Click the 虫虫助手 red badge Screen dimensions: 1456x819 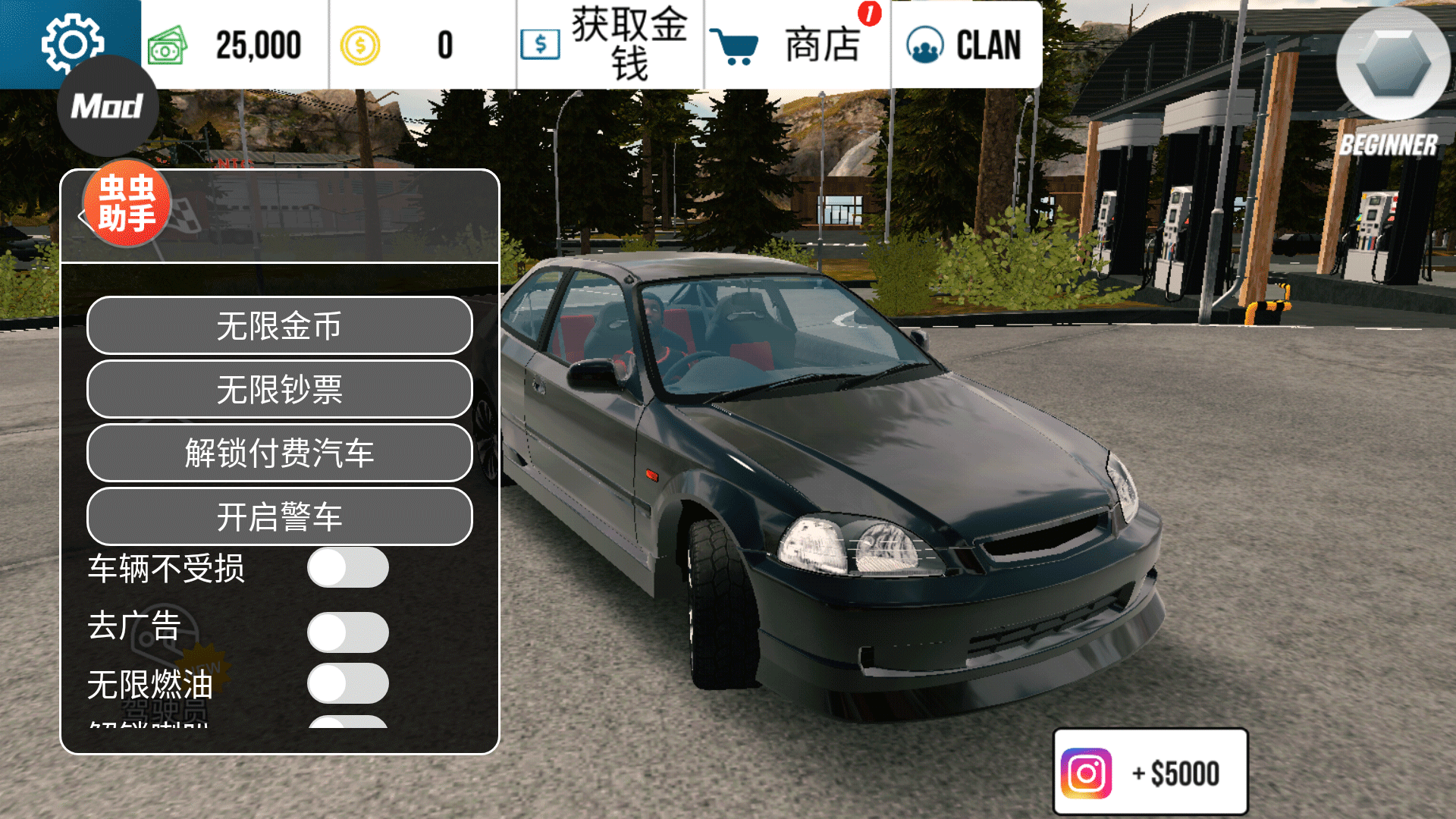[127, 203]
